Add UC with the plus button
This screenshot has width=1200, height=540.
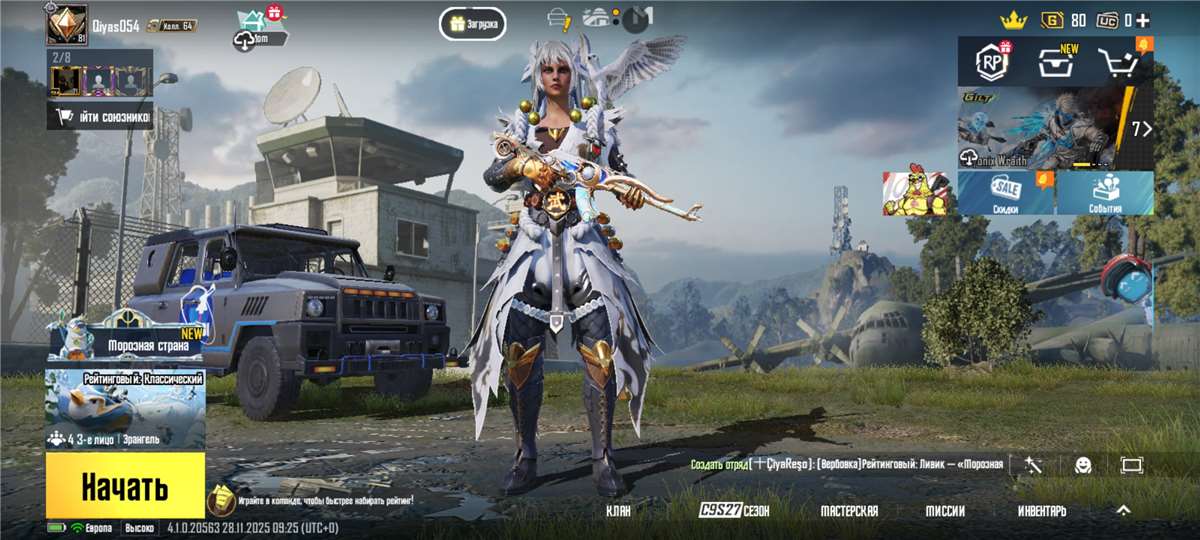[x=1142, y=20]
